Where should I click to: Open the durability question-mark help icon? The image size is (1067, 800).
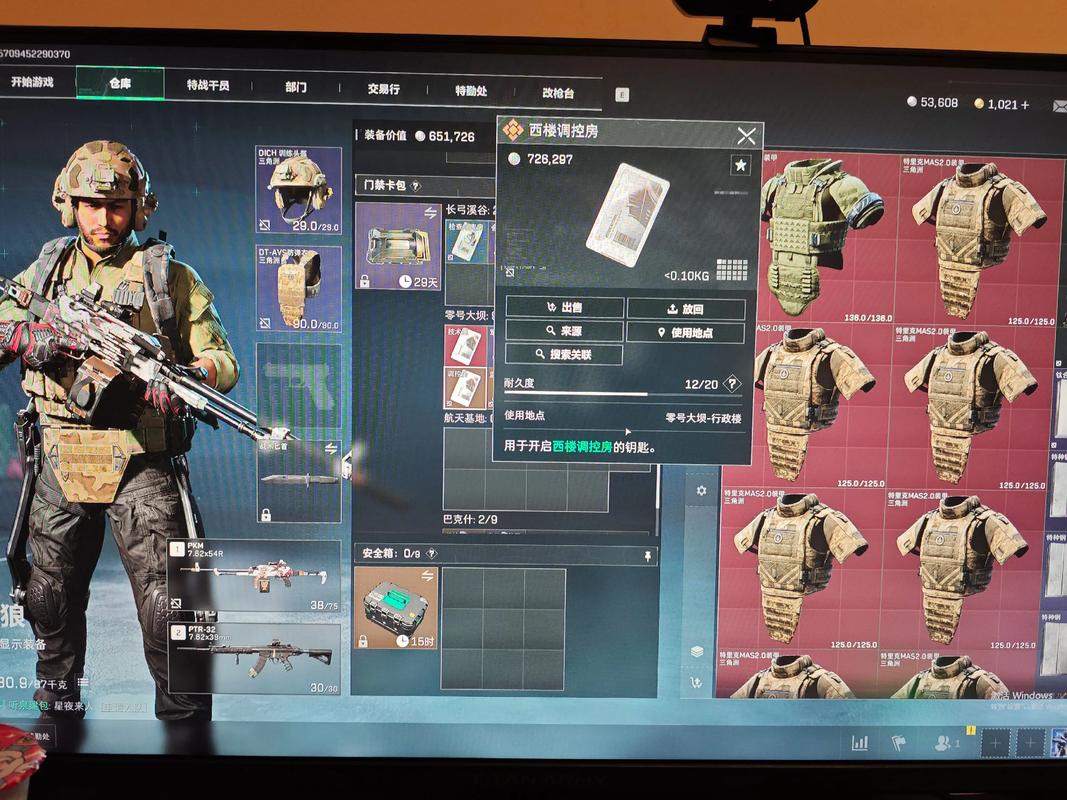coord(733,384)
